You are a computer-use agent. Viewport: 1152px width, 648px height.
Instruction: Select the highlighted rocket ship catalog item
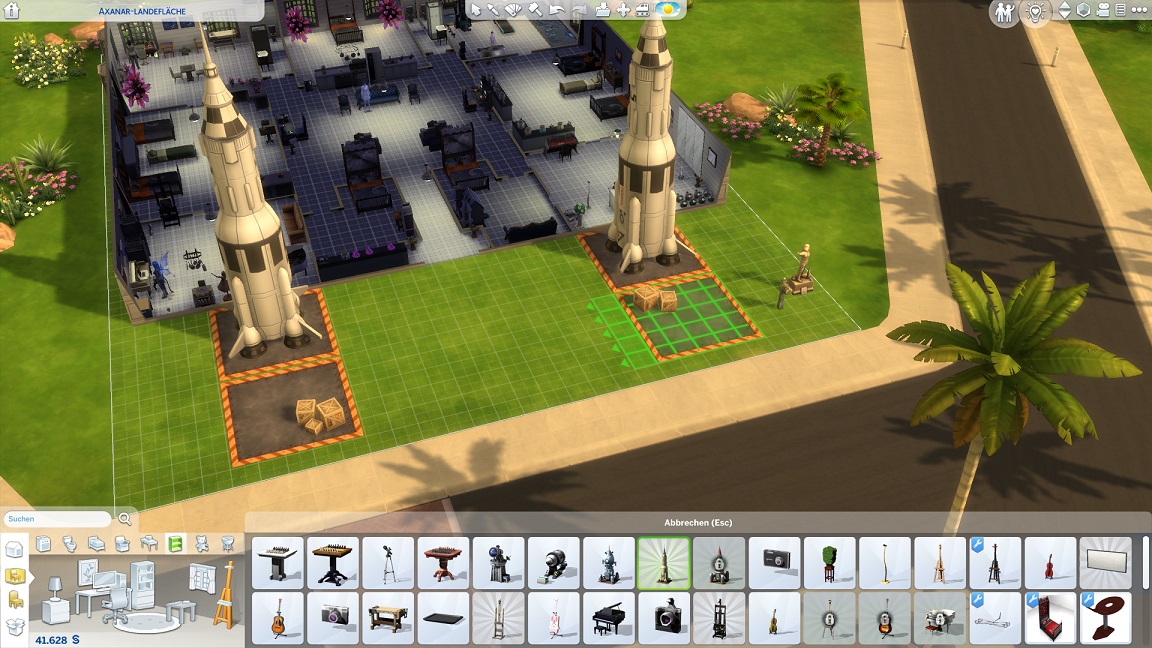point(664,563)
